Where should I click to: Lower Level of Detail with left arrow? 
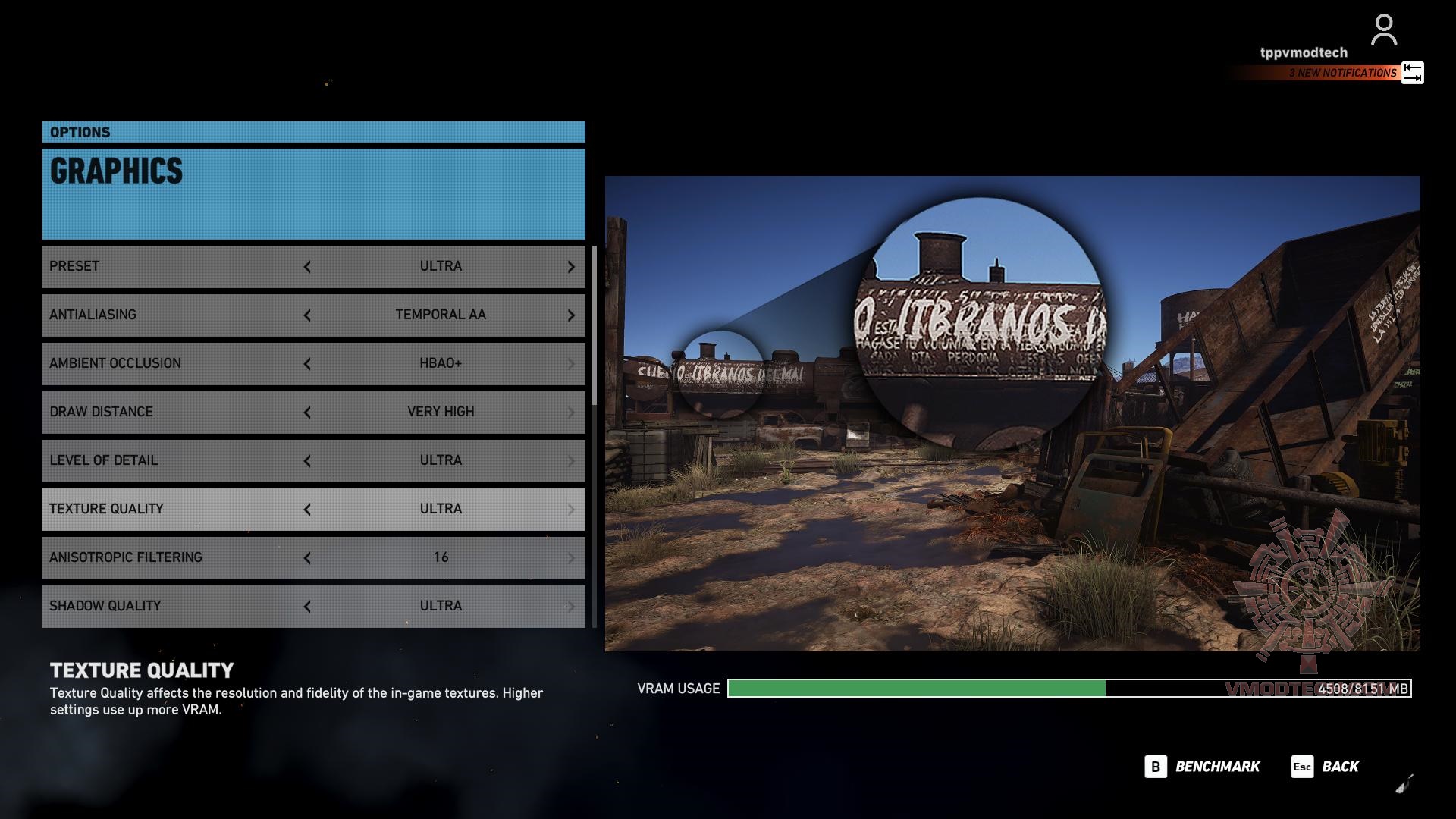307,461
